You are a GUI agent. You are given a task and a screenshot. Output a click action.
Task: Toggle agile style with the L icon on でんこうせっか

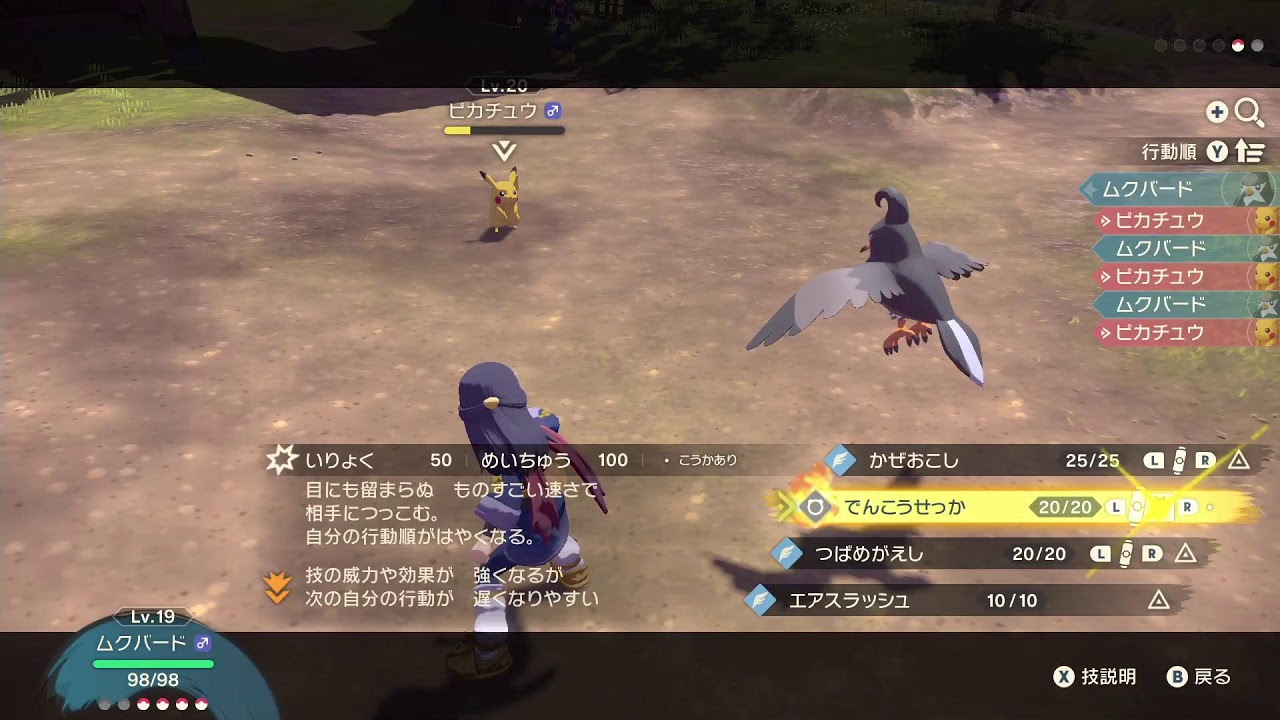[1116, 506]
